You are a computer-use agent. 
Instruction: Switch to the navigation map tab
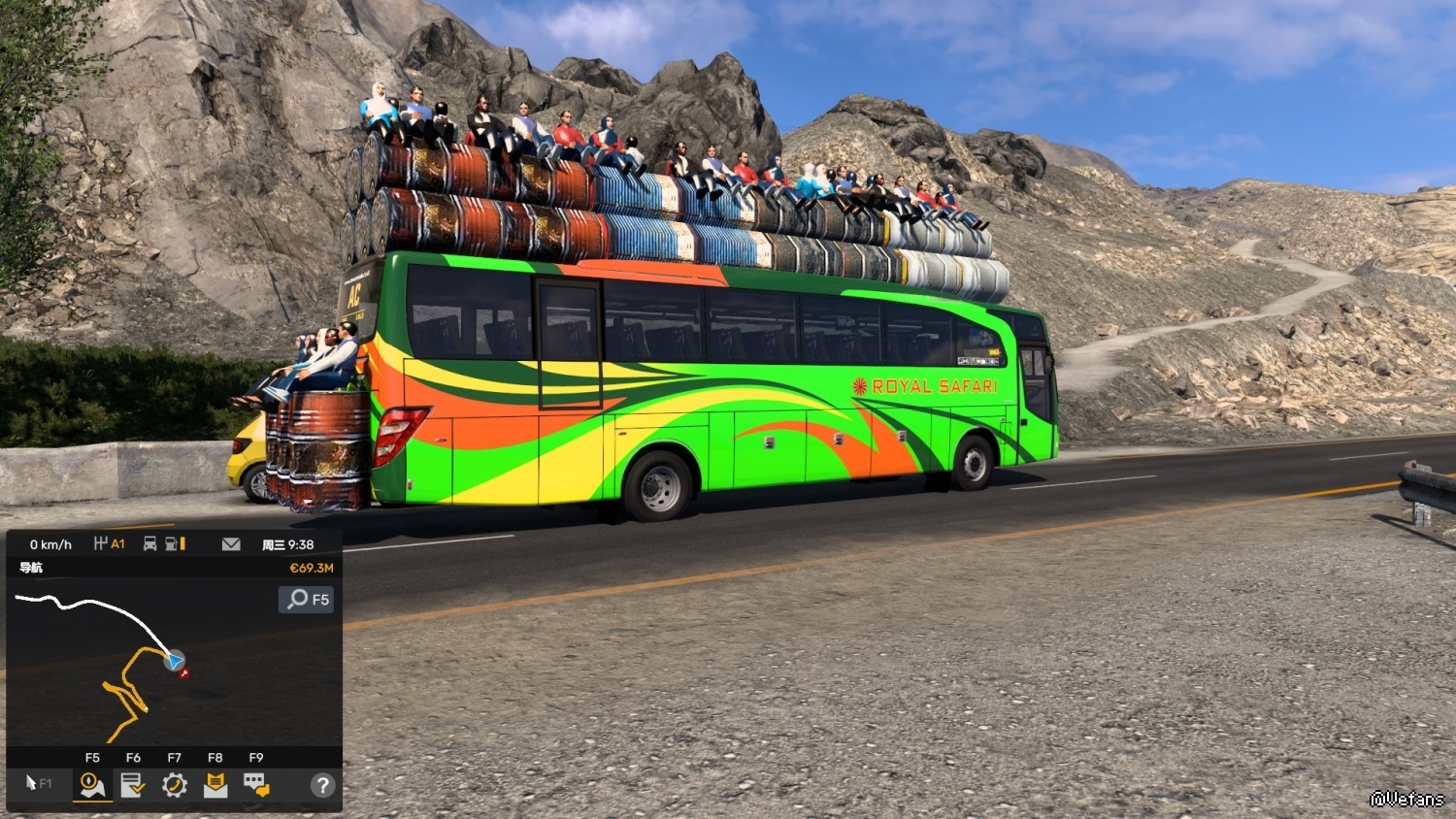pyautogui.click(x=92, y=784)
